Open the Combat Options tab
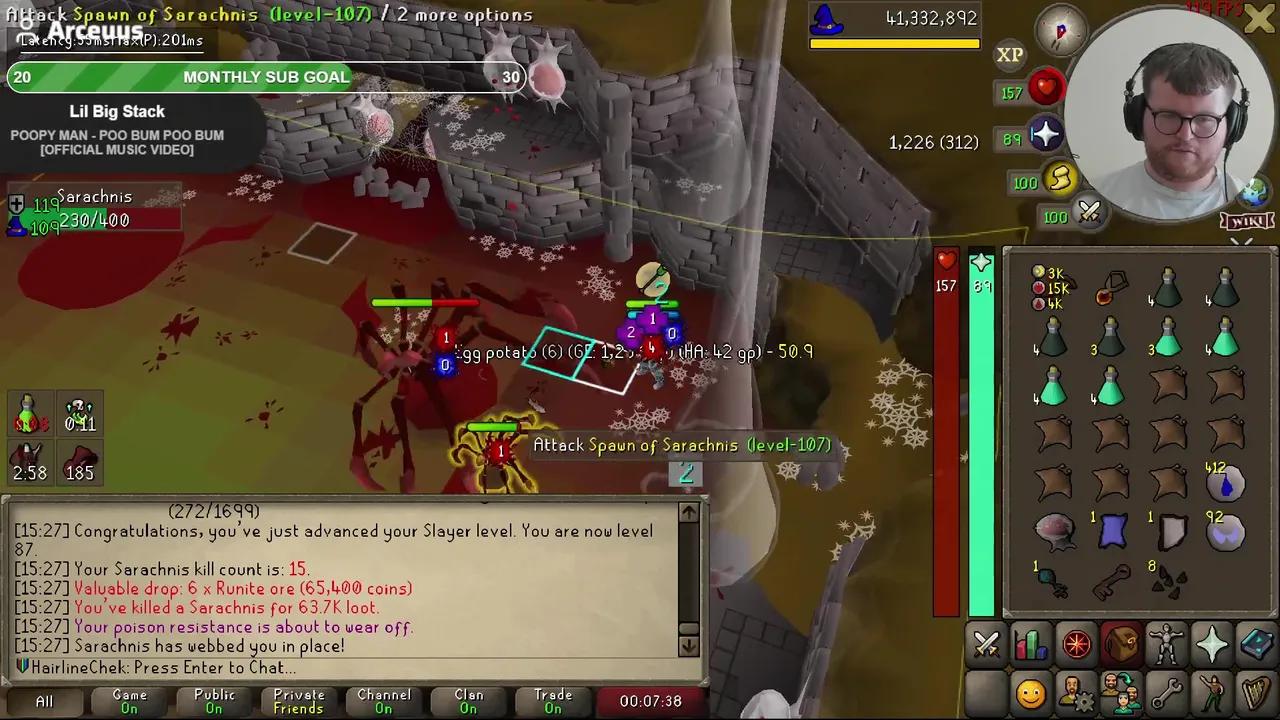Image resolution: width=1280 pixels, height=720 pixels. pos(987,643)
